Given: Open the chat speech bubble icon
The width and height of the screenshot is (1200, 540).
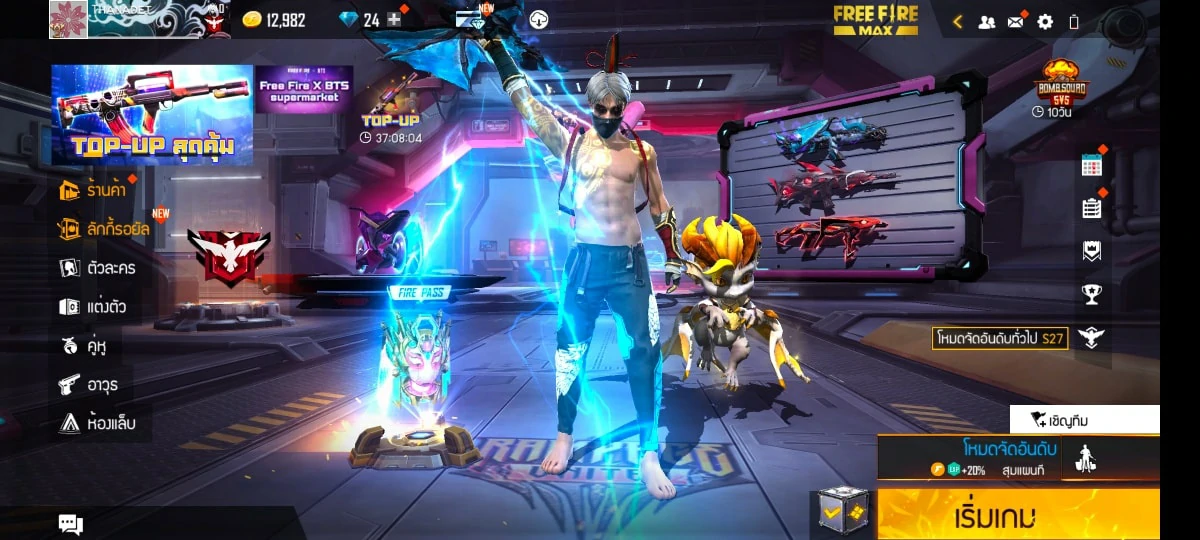Looking at the screenshot, I should (70, 523).
